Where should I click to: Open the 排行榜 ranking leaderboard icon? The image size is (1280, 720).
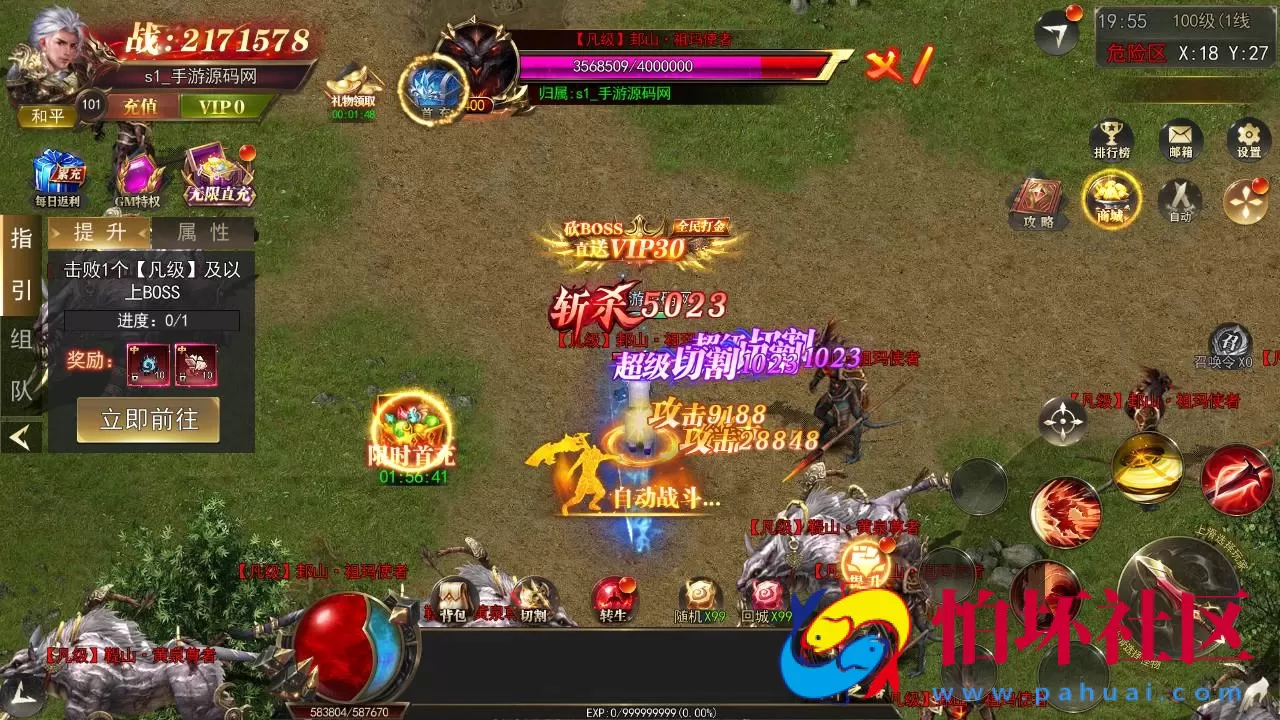tap(1113, 140)
